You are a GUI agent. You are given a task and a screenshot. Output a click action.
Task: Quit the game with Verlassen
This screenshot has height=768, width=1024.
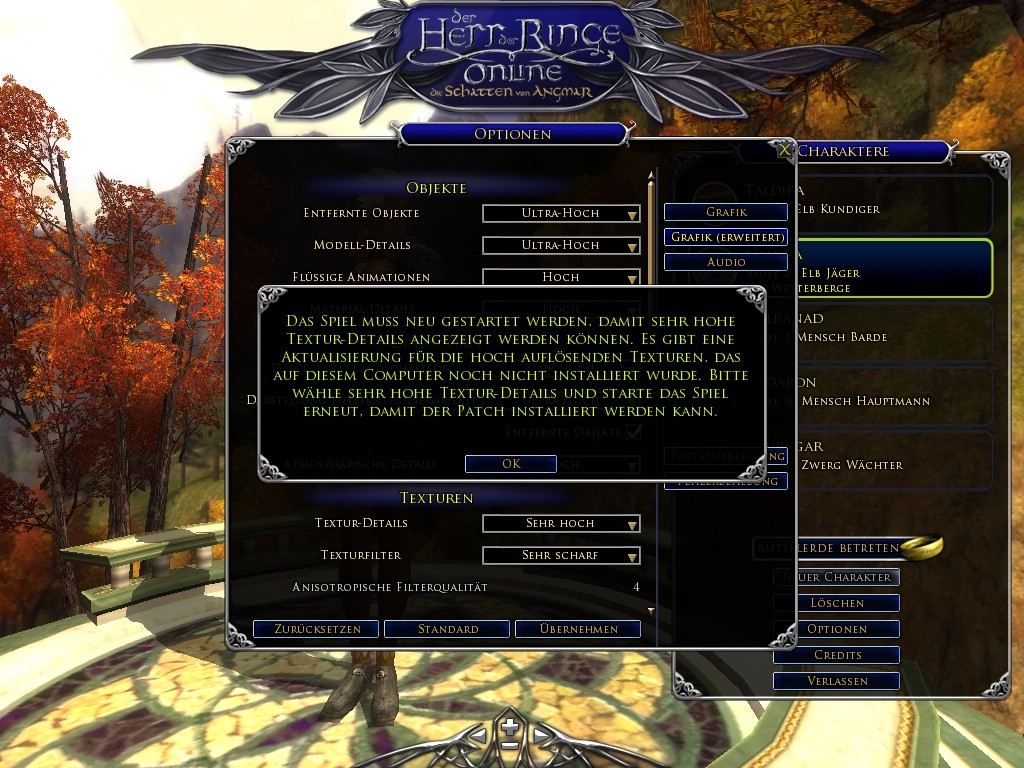coord(836,681)
